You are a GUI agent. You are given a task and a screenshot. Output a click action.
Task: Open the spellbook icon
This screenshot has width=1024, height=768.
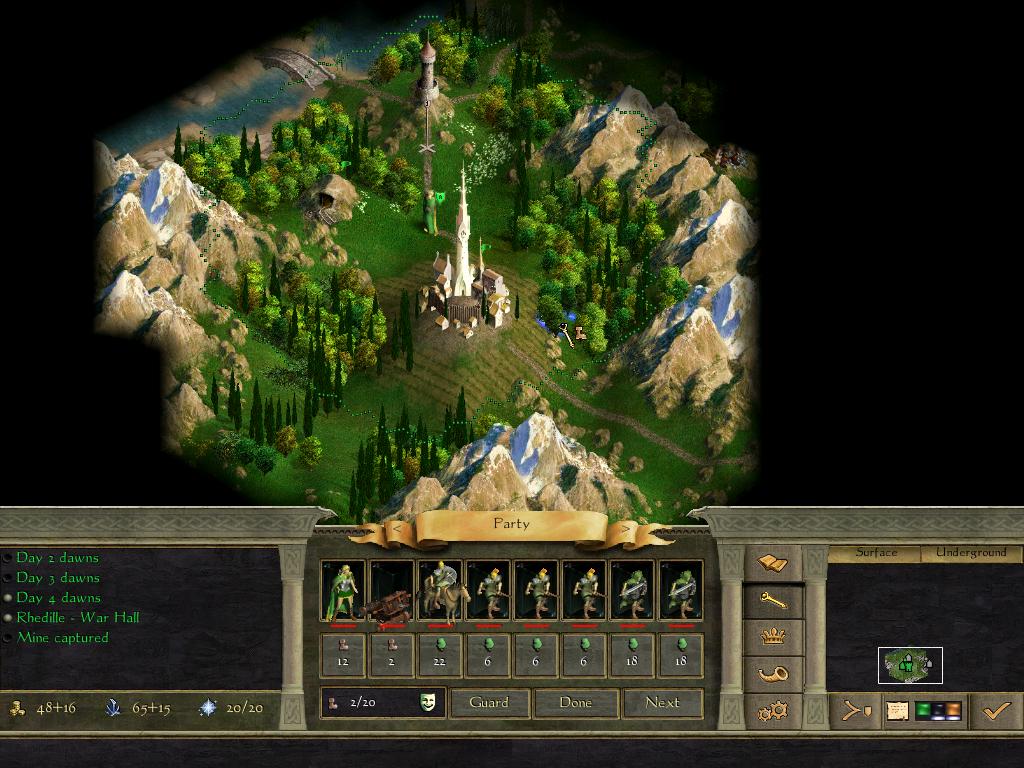coord(775,563)
